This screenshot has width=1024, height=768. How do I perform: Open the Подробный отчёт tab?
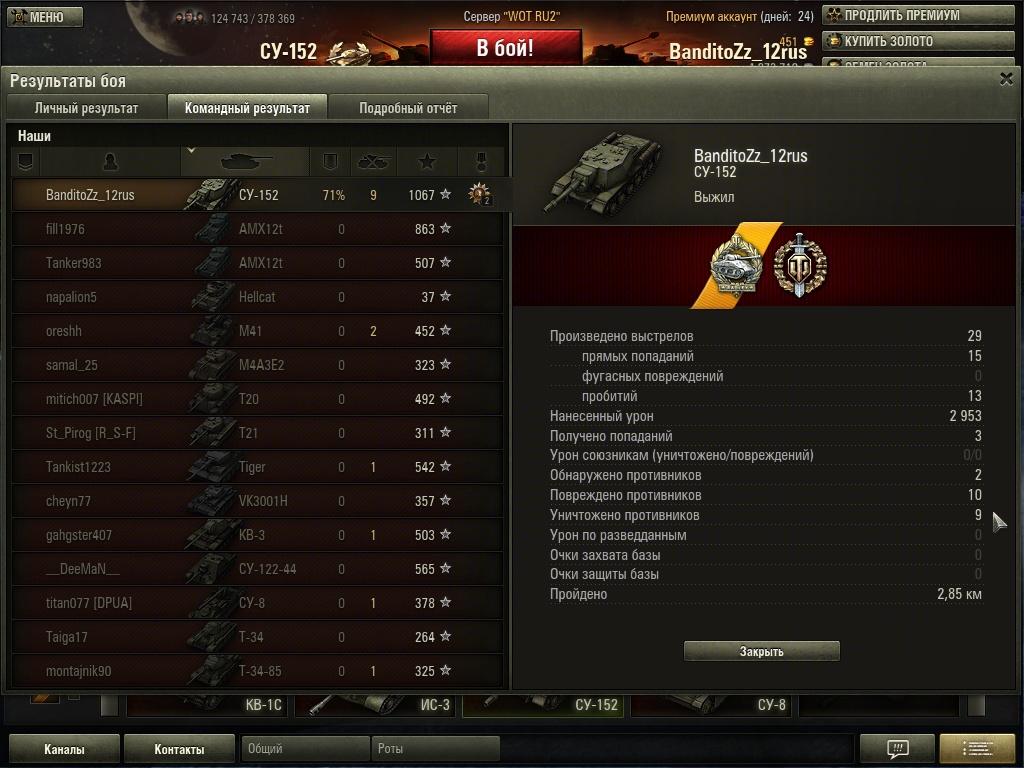[x=408, y=108]
